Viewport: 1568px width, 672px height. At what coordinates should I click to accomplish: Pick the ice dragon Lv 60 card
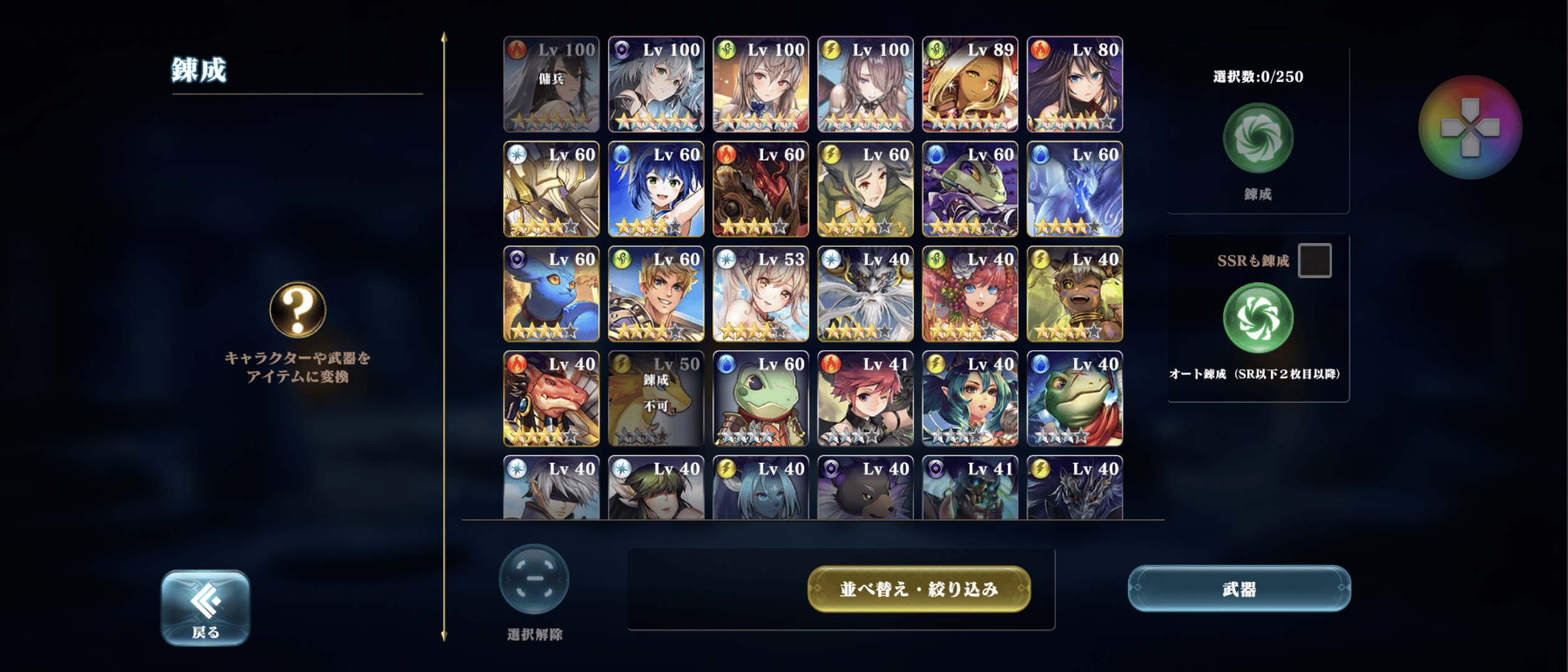click(x=1075, y=189)
